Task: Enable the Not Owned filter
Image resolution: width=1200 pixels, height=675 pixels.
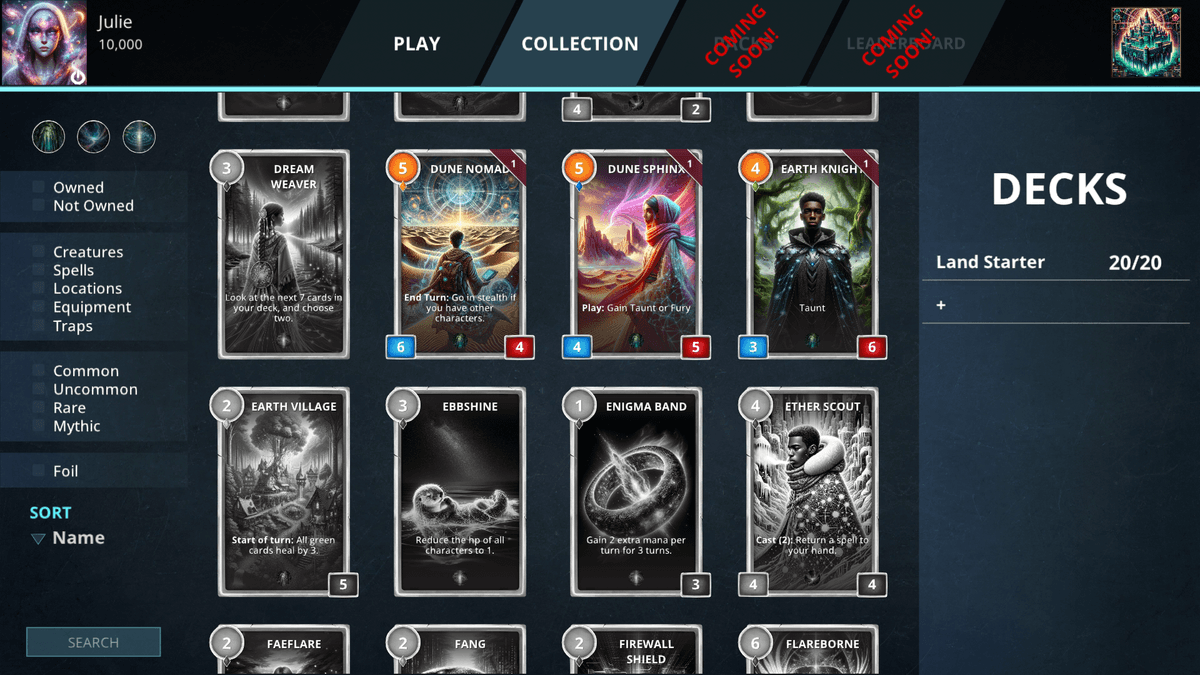Action: pos(39,206)
